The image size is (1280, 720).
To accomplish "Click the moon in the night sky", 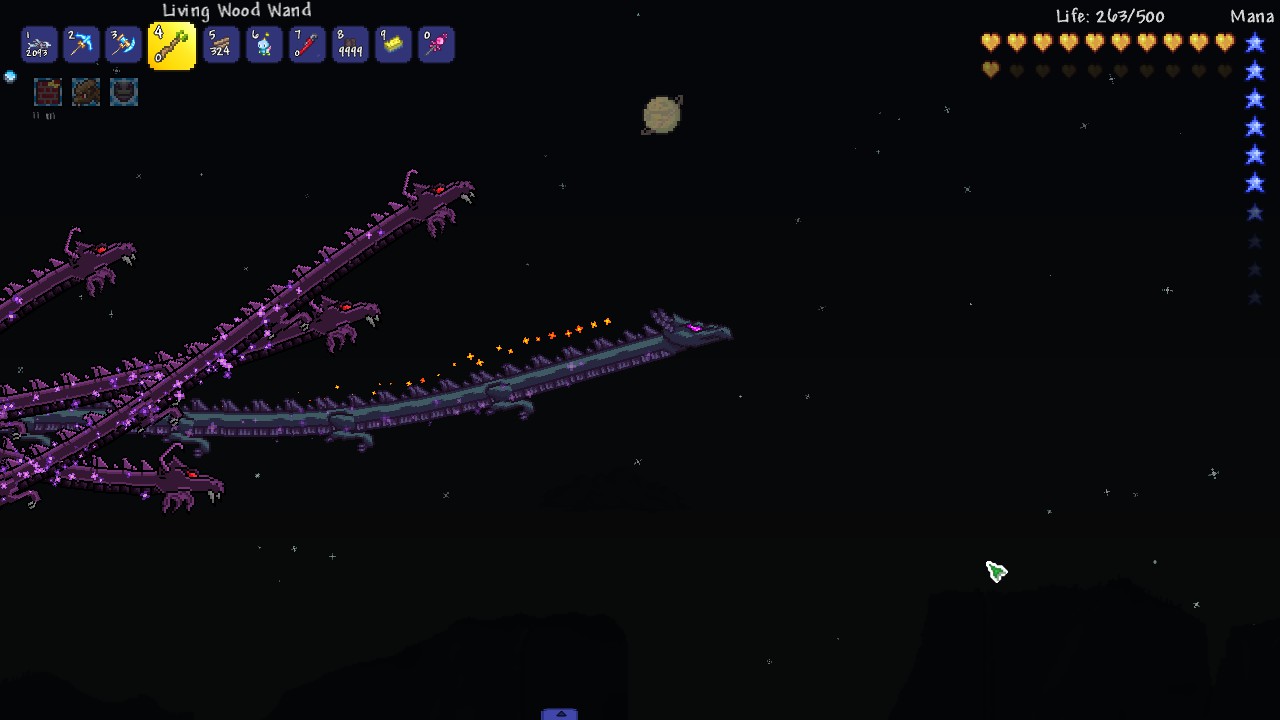I will coord(661,116).
